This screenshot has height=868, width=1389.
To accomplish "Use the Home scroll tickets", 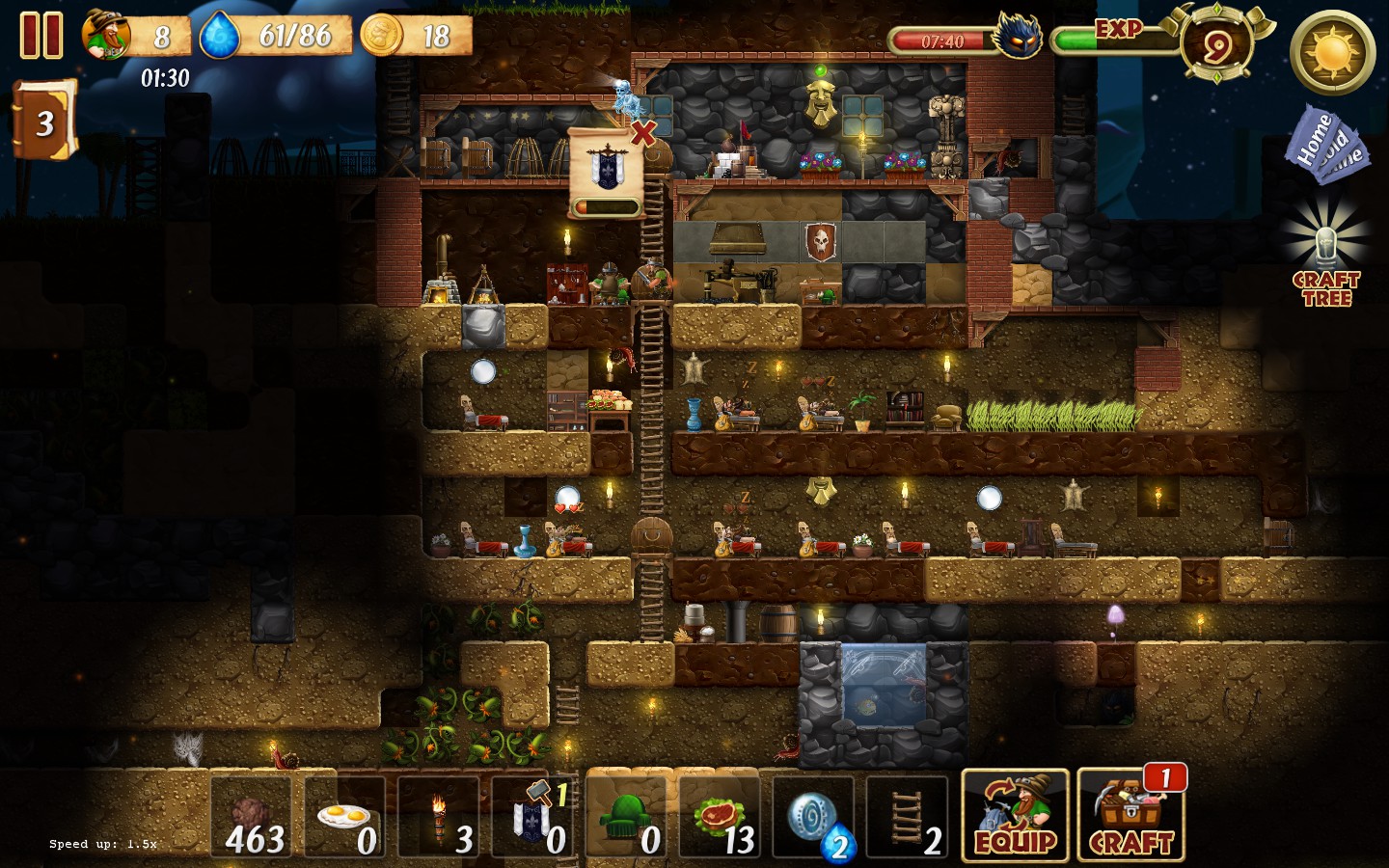I will click(x=1327, y=145).
